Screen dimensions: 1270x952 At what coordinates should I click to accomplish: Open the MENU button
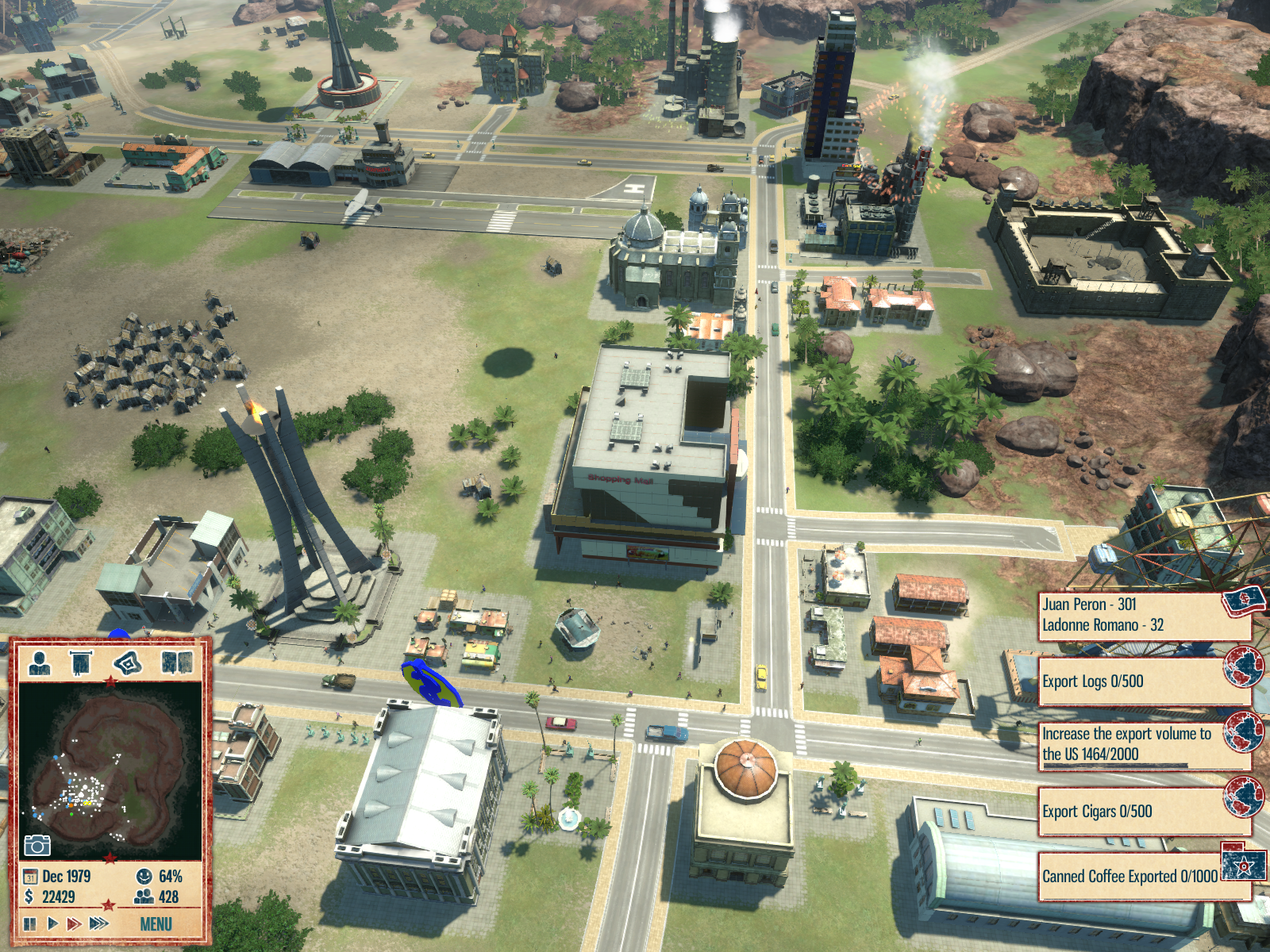(x=156, y=924)
